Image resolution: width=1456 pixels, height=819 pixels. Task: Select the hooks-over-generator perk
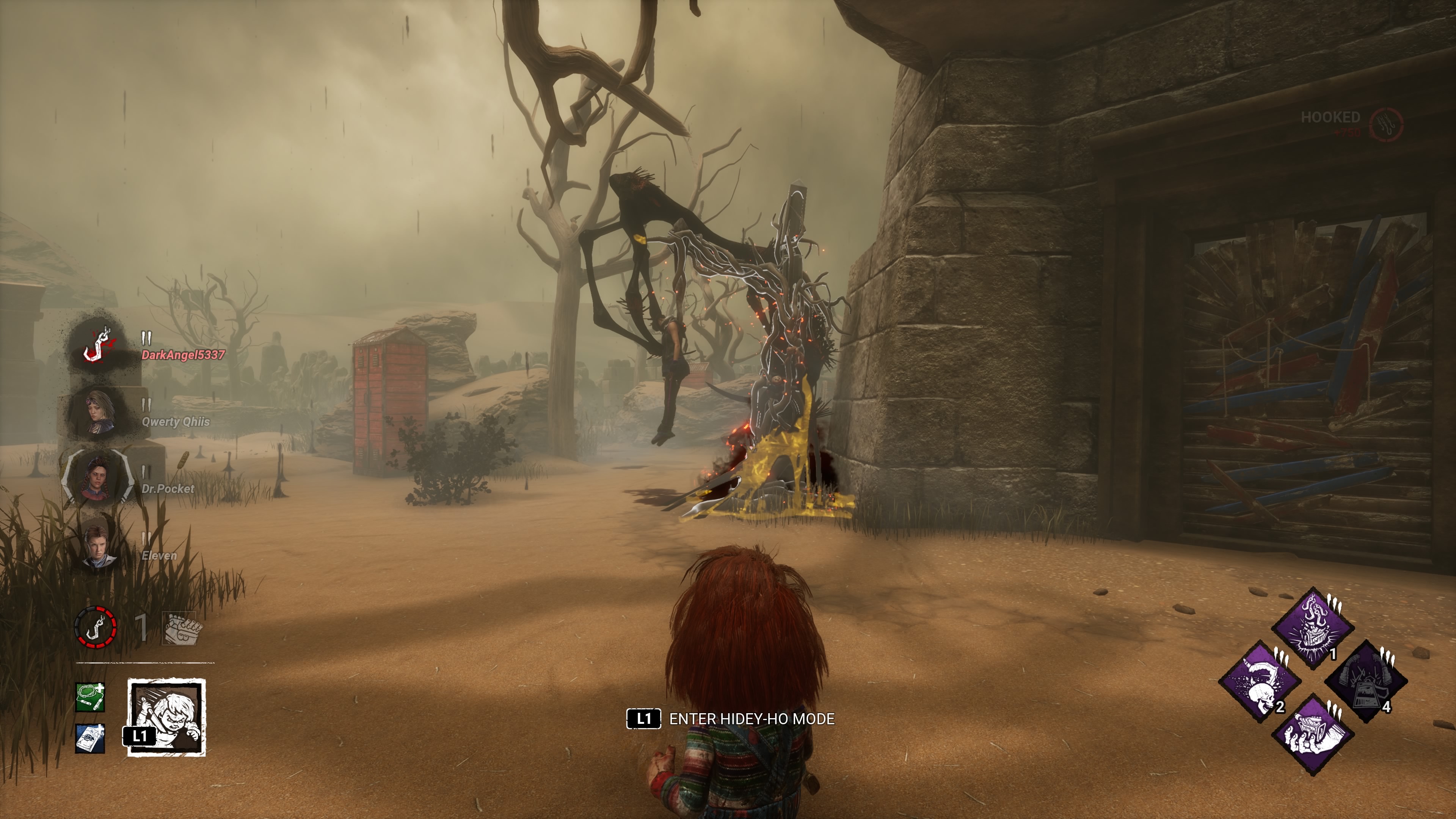pos(1312,628)
